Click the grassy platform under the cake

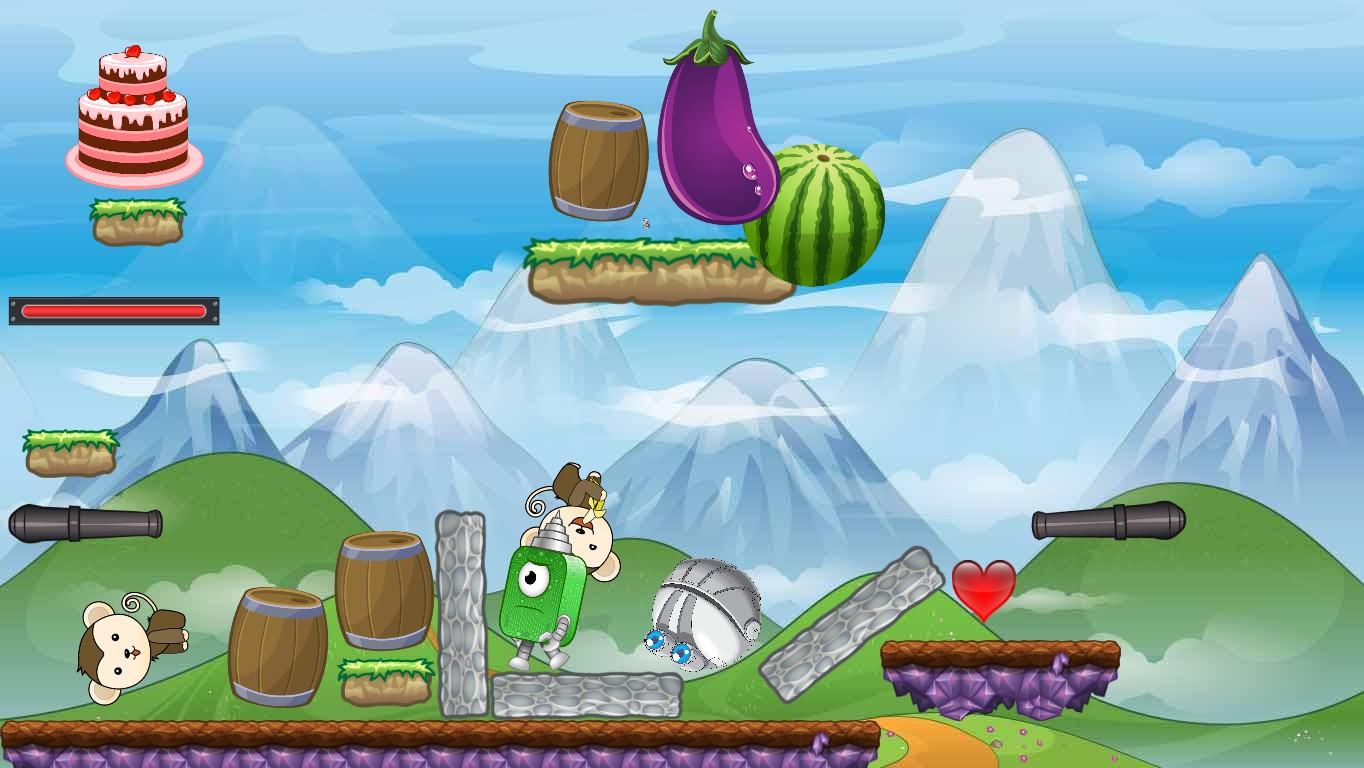click(x=137, y=222)
